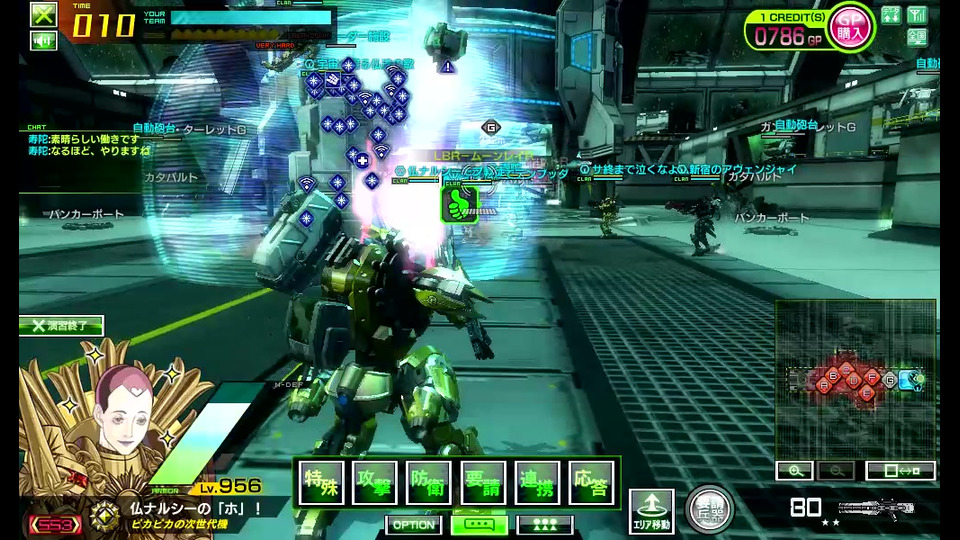Image resolution: width=960 pixels, height=540 pixels.
Task: Zoom out on the minimap
Action: pyautogui.click(x=836, y=470)
